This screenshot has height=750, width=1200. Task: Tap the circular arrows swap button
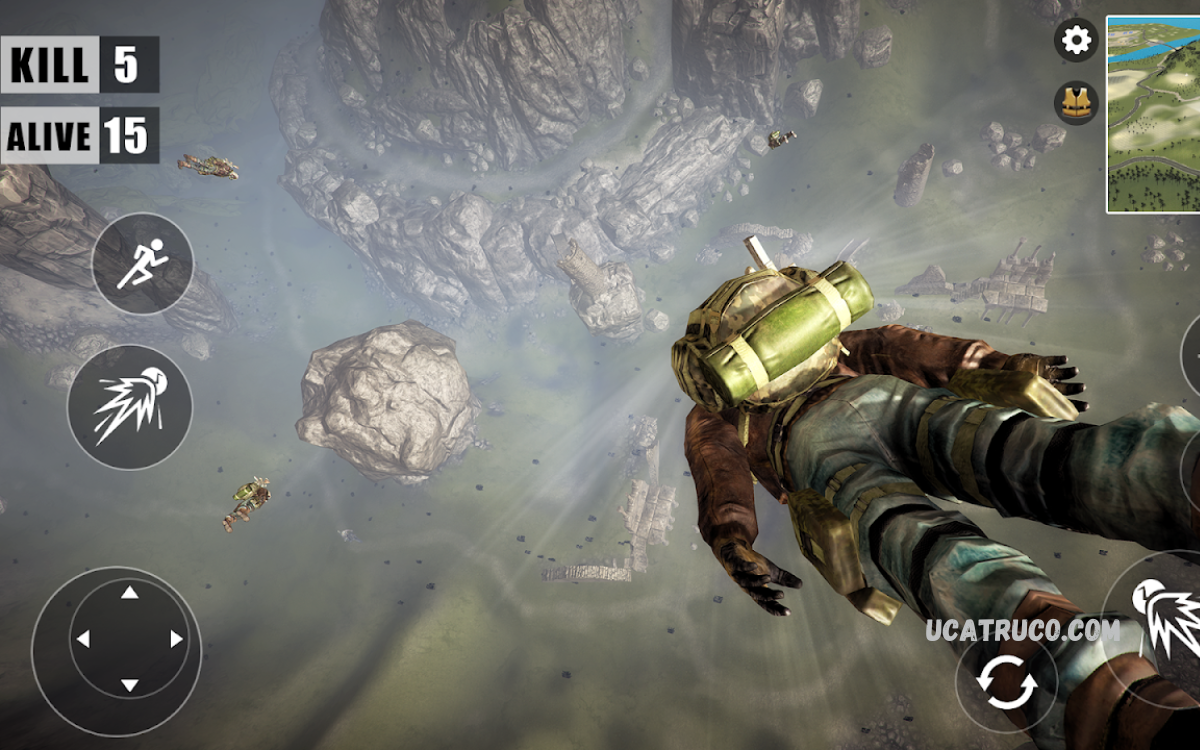click(x=1007, y=686)
